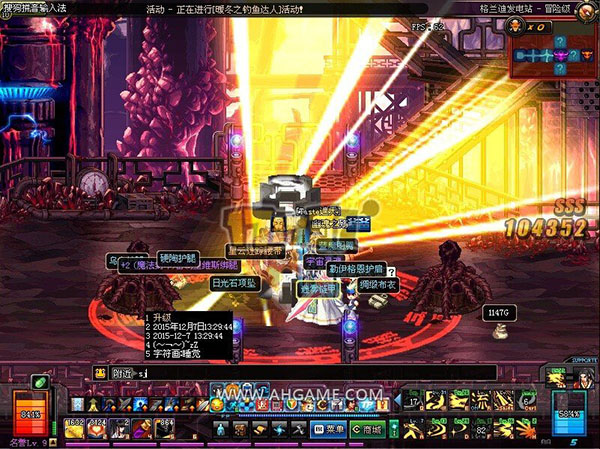
Task: Click the green leaf icon above the HP gauge
Action: pos(39,381)
